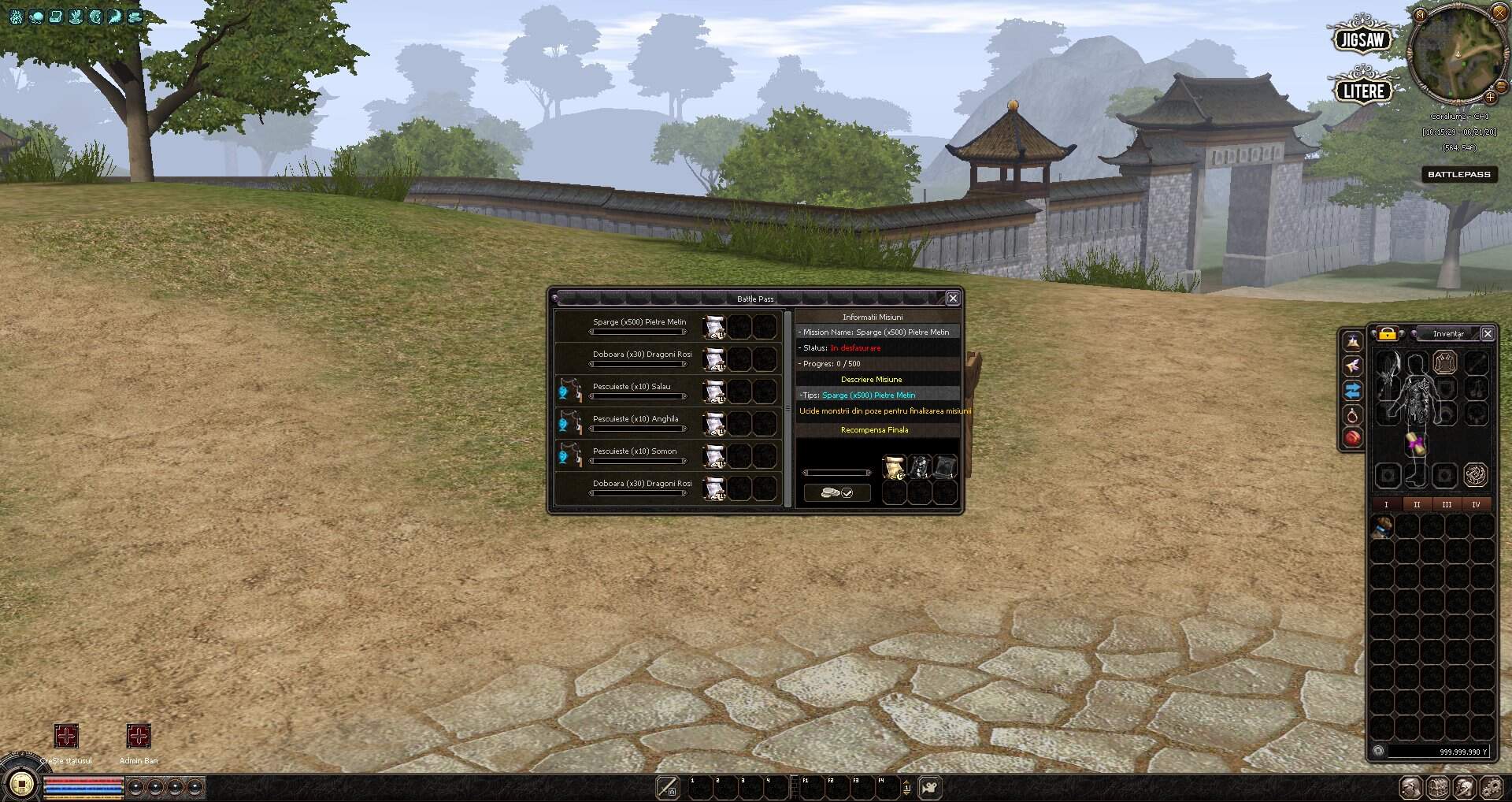Image resolution: width=1512 pixels, height=802 pixels.
Task: Click the wings icon on the top-left toolbar
Action: coord(75,16)
